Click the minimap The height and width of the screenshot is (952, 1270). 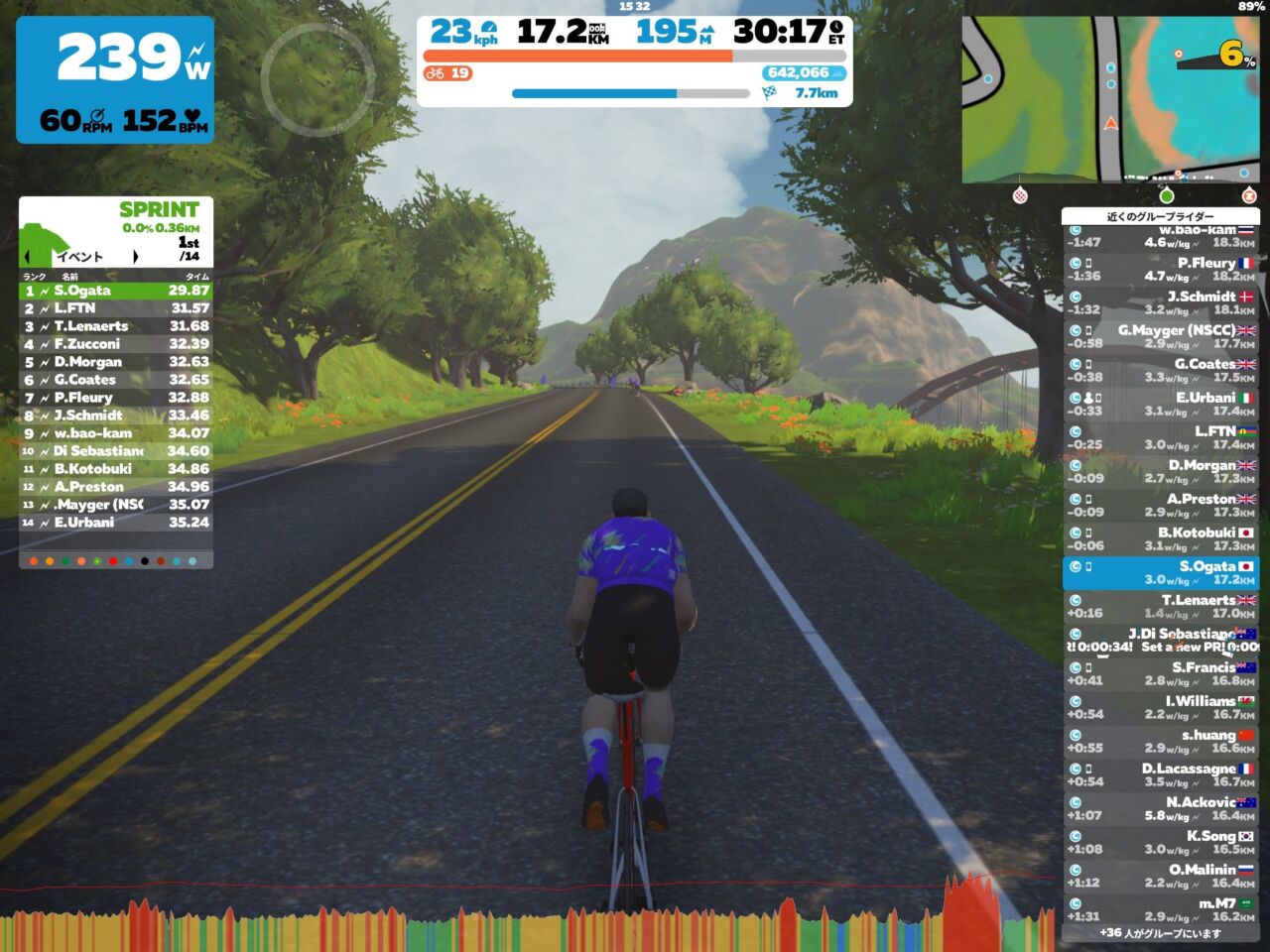point(1110,99)
